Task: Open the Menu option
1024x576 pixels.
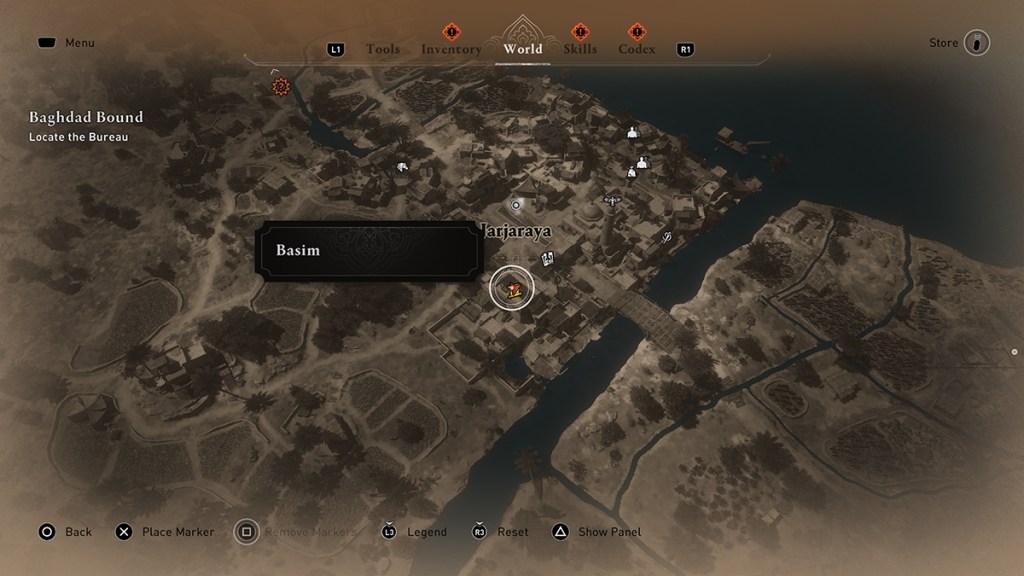Action: pos(66,43)
